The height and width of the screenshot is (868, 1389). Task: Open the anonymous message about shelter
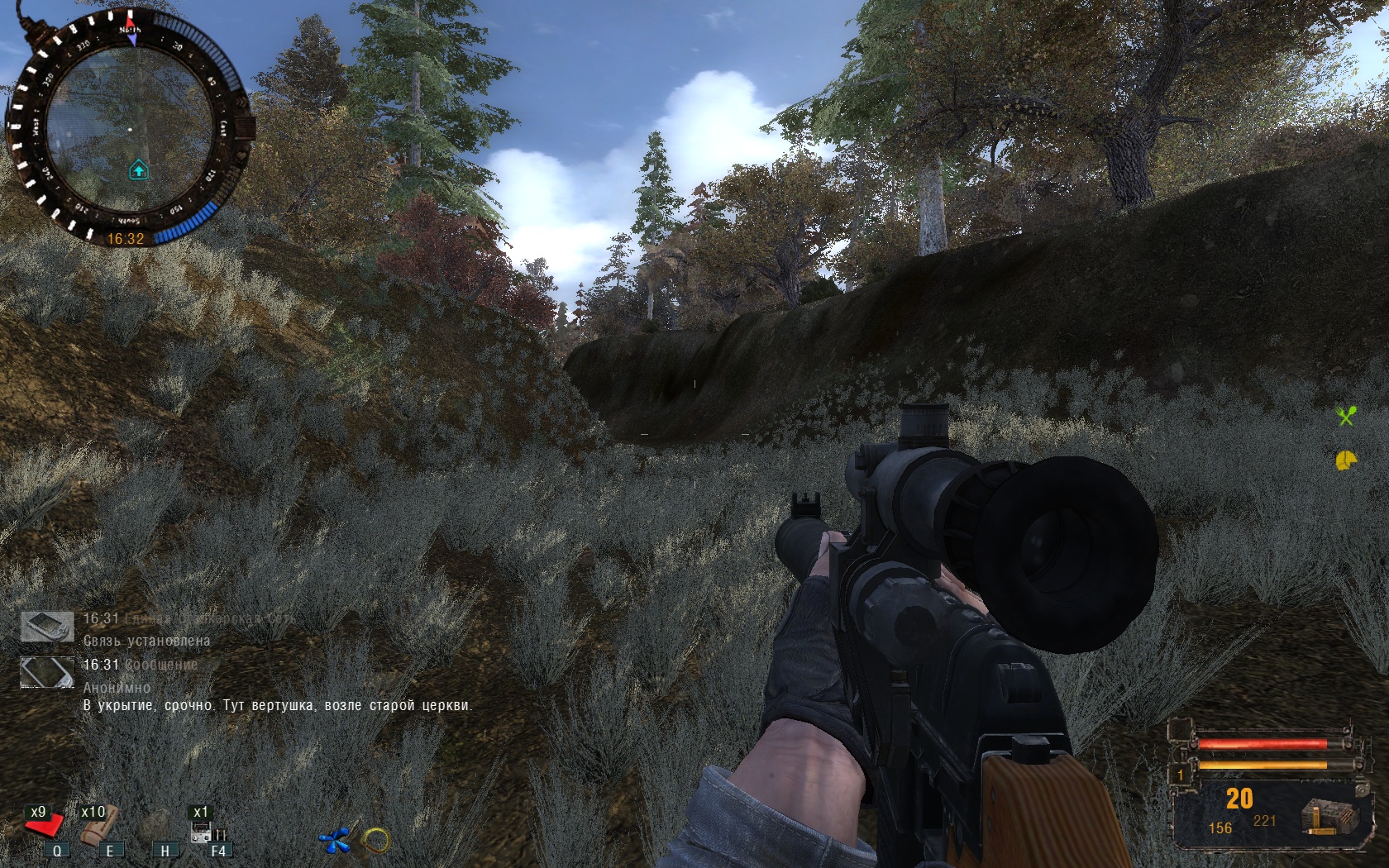[277, 705]
